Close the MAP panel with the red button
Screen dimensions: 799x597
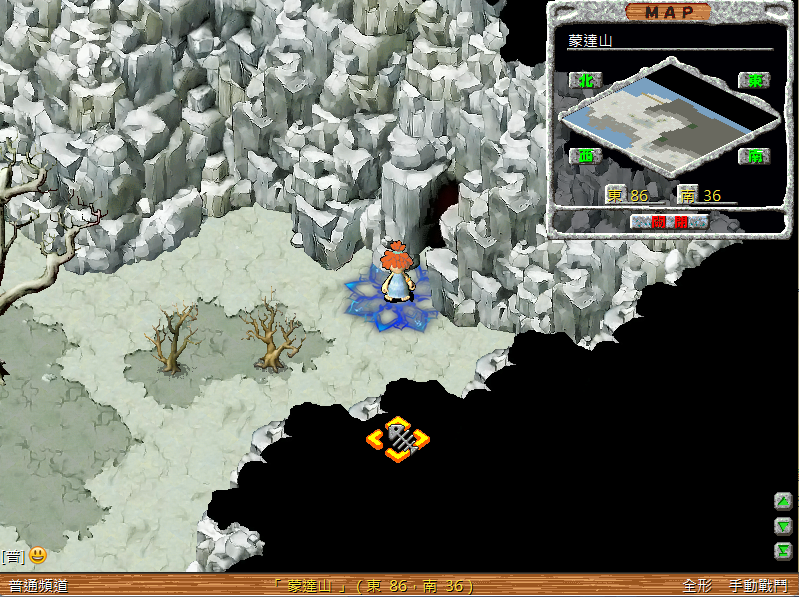tap(669, 222)
